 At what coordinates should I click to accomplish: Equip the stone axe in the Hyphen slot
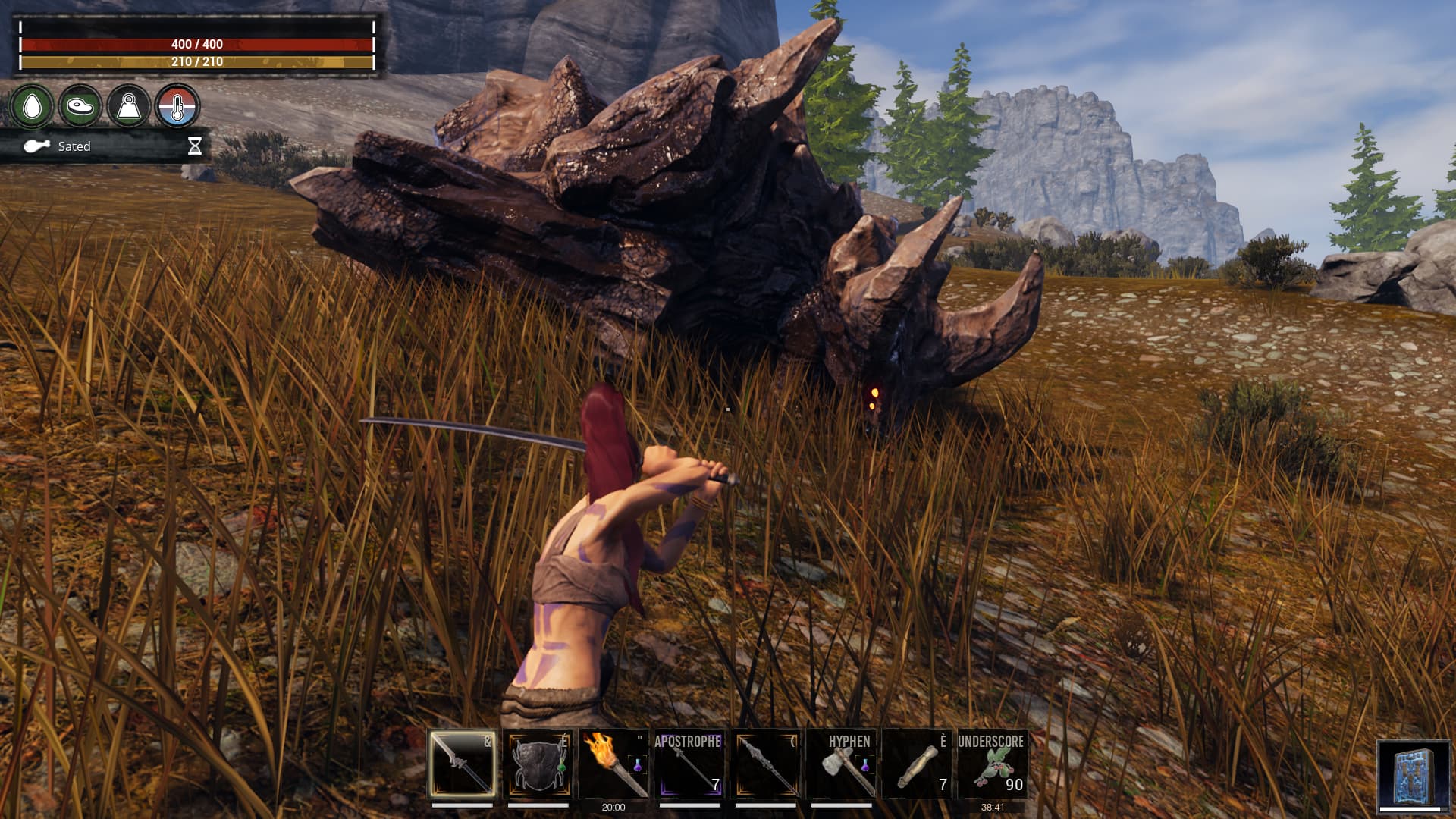pyautogui.click(x=842, y=764)
